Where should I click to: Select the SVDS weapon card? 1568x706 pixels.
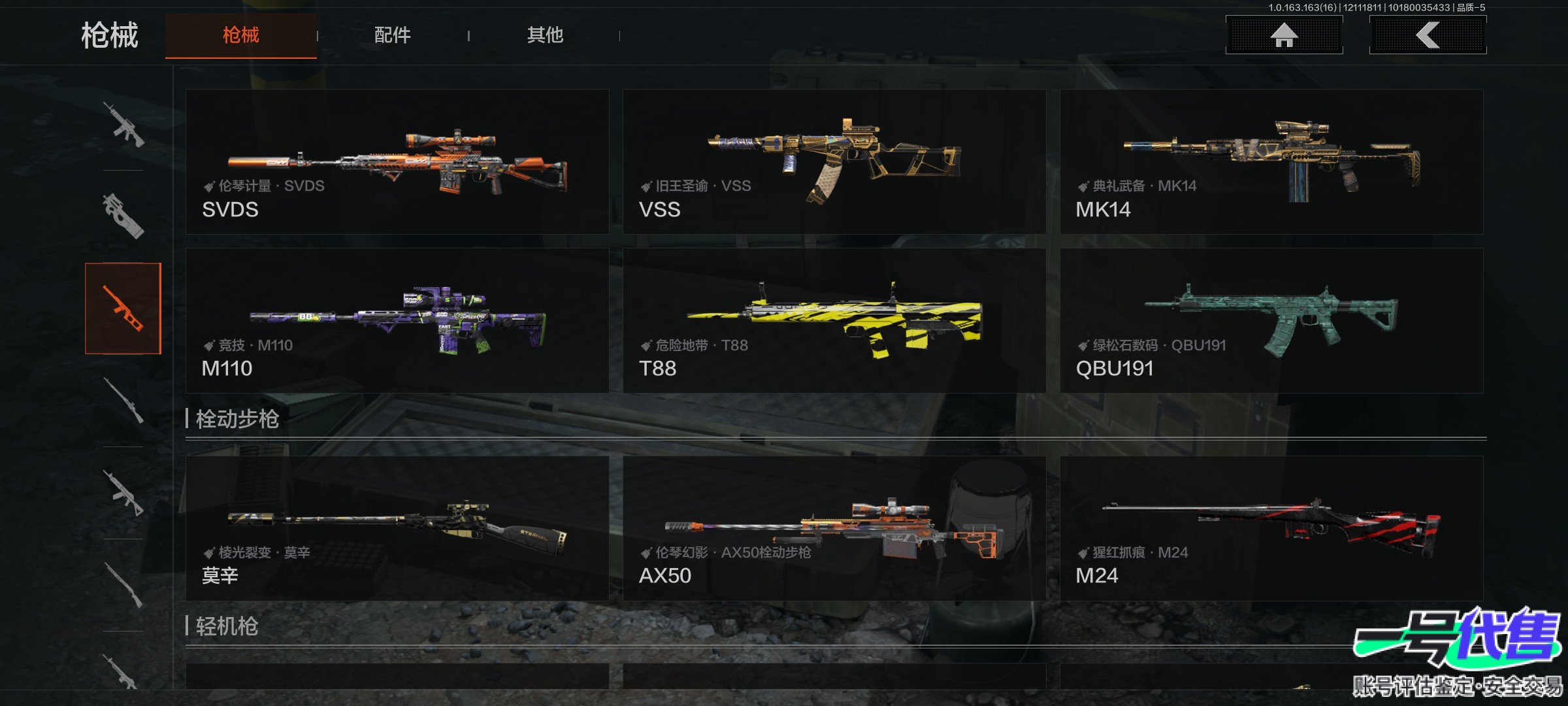397,161
